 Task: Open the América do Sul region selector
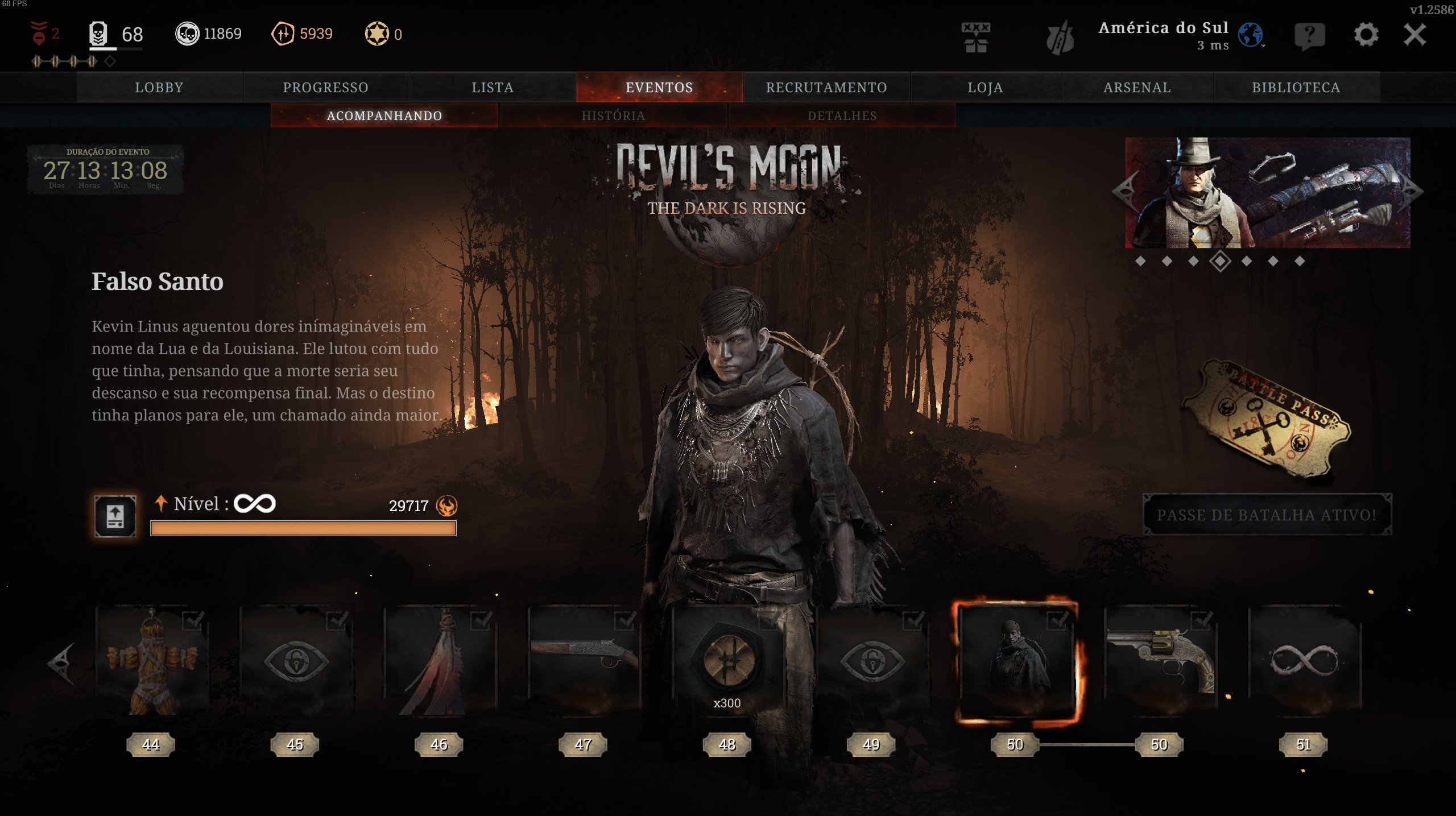click(1165, 28)
